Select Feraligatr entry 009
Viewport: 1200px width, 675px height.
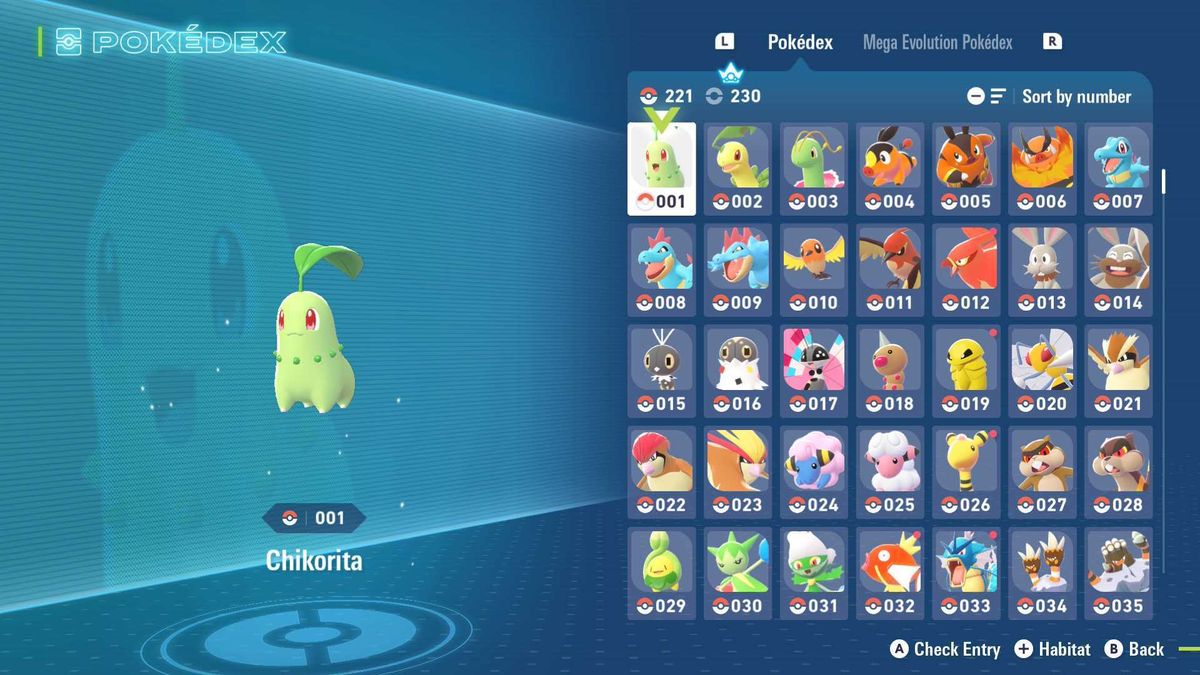tap(738, 269)
